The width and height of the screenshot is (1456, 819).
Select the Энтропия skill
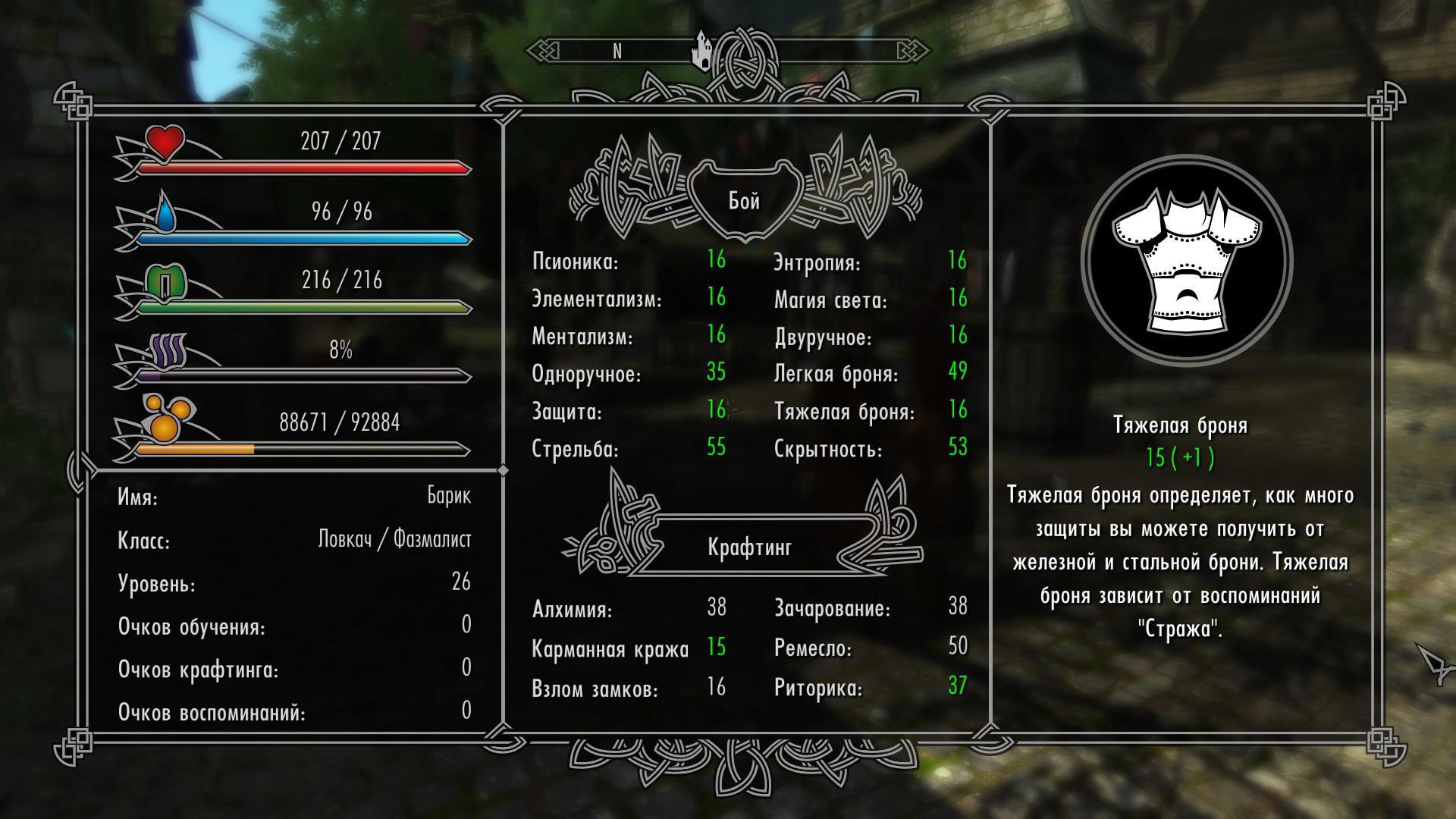pos(817,263)
